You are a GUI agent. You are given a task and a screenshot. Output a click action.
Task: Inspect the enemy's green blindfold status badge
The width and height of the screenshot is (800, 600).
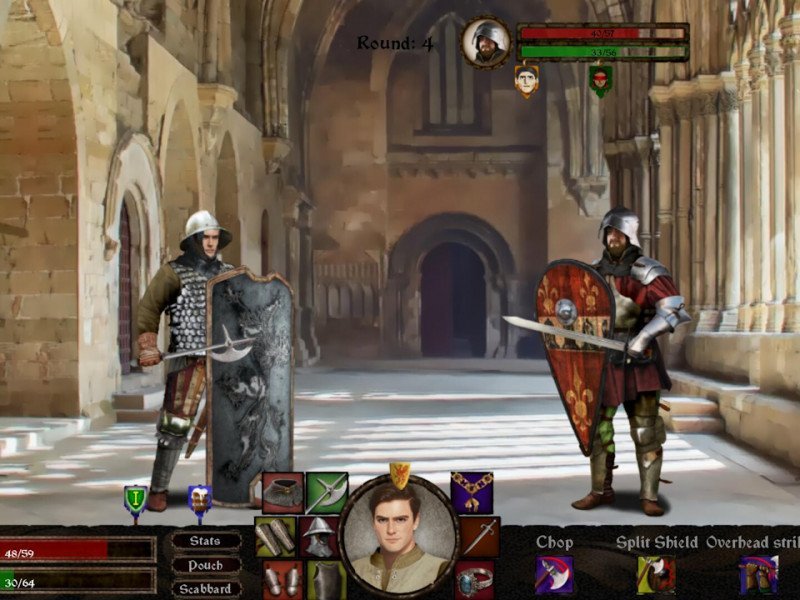pyautogui.click(x=600, y=80)
